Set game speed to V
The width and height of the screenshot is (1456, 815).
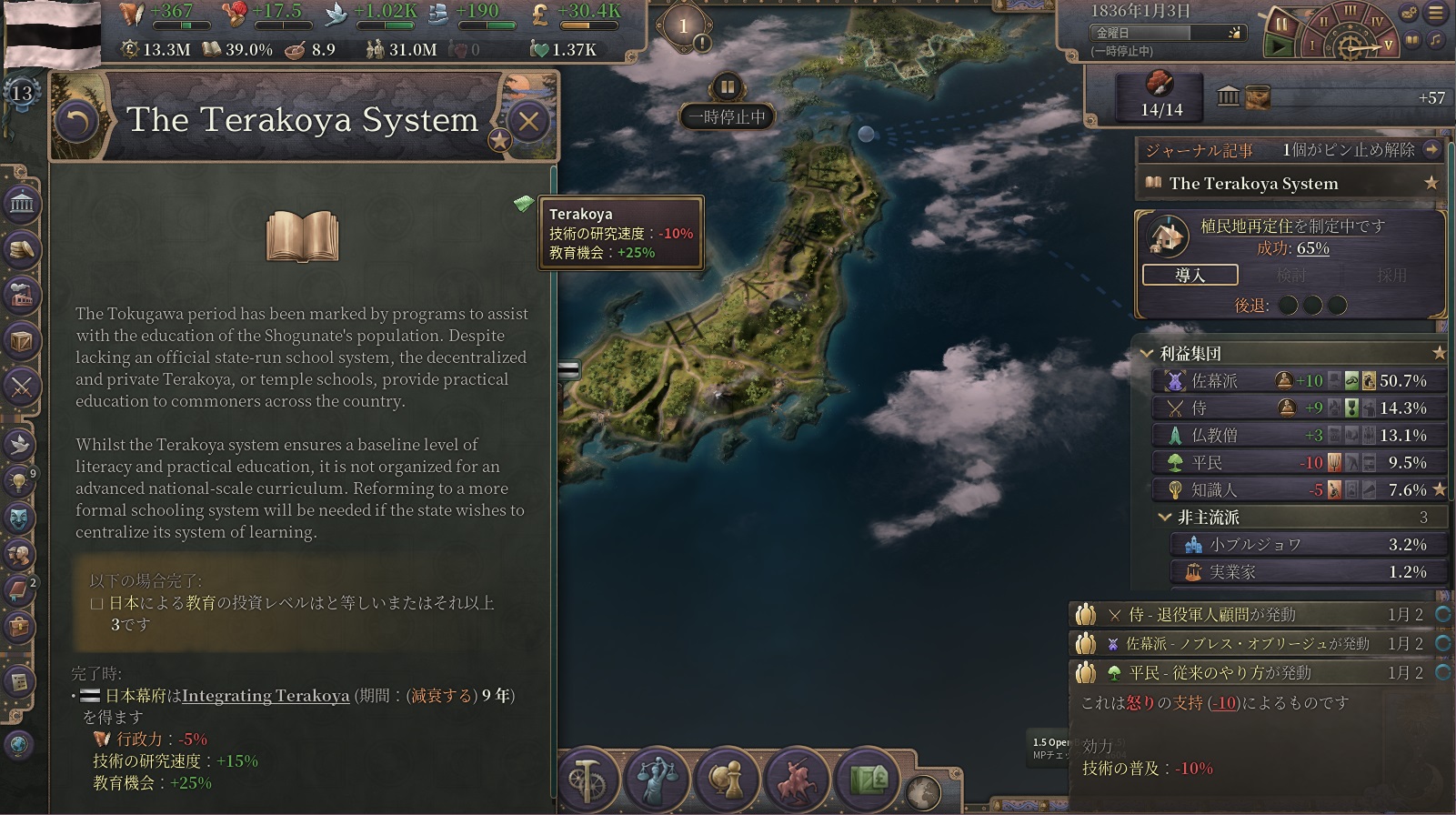click(1388, 45)
